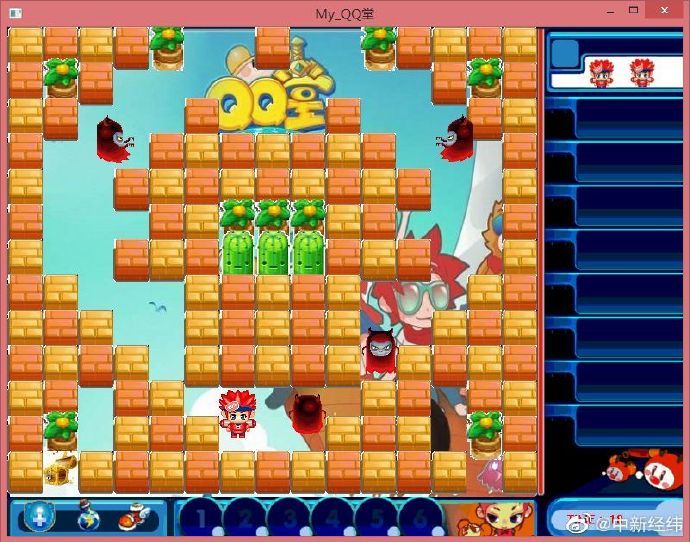Select numbered item slot 5
Image resolution: width=690 pixels, height=542 pixels.
click(374, 519)
